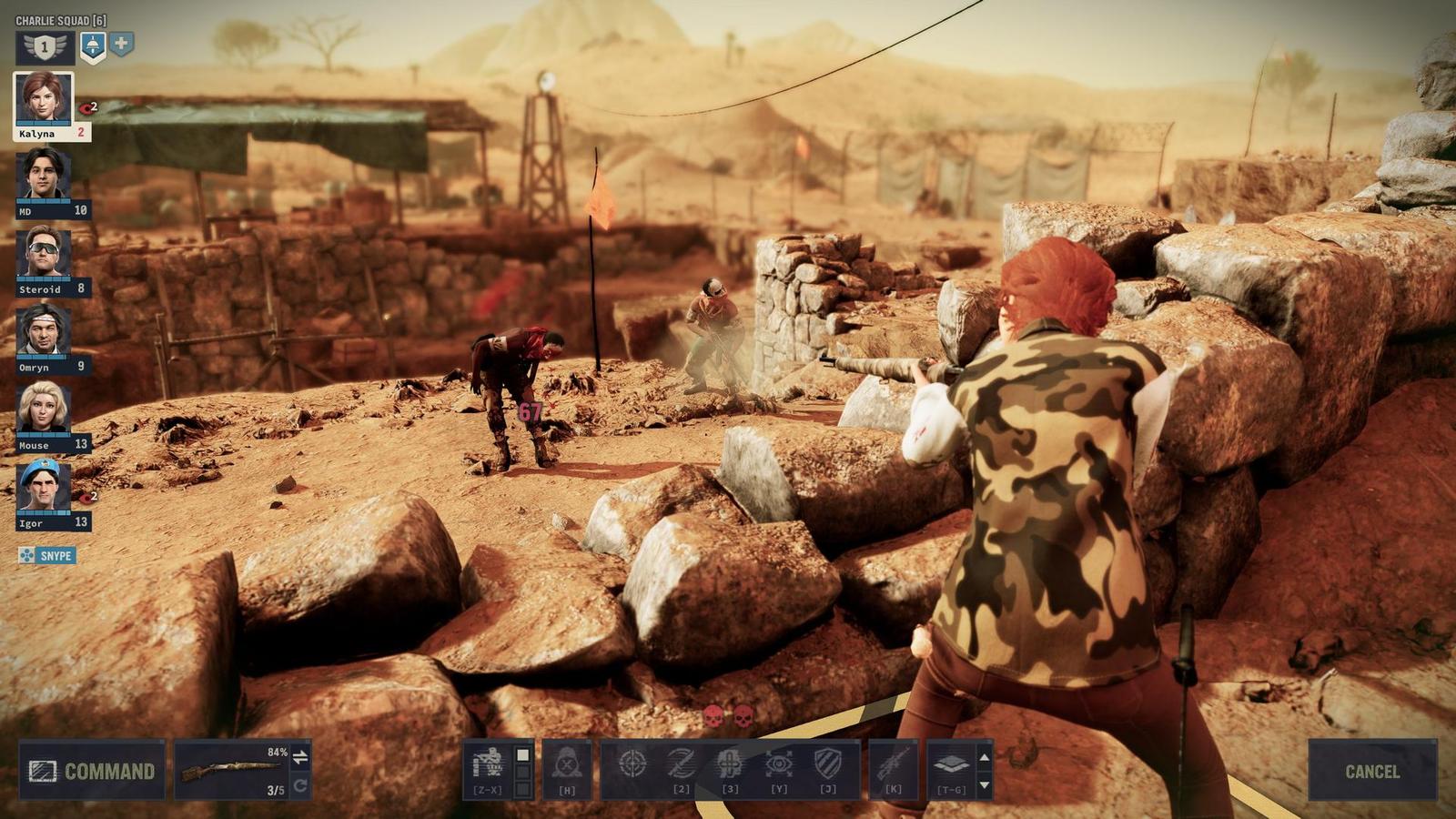This screenshot has height=819, width=1456.
Task: Click Kalyna's health bar
Action: [x=42, y=122]
